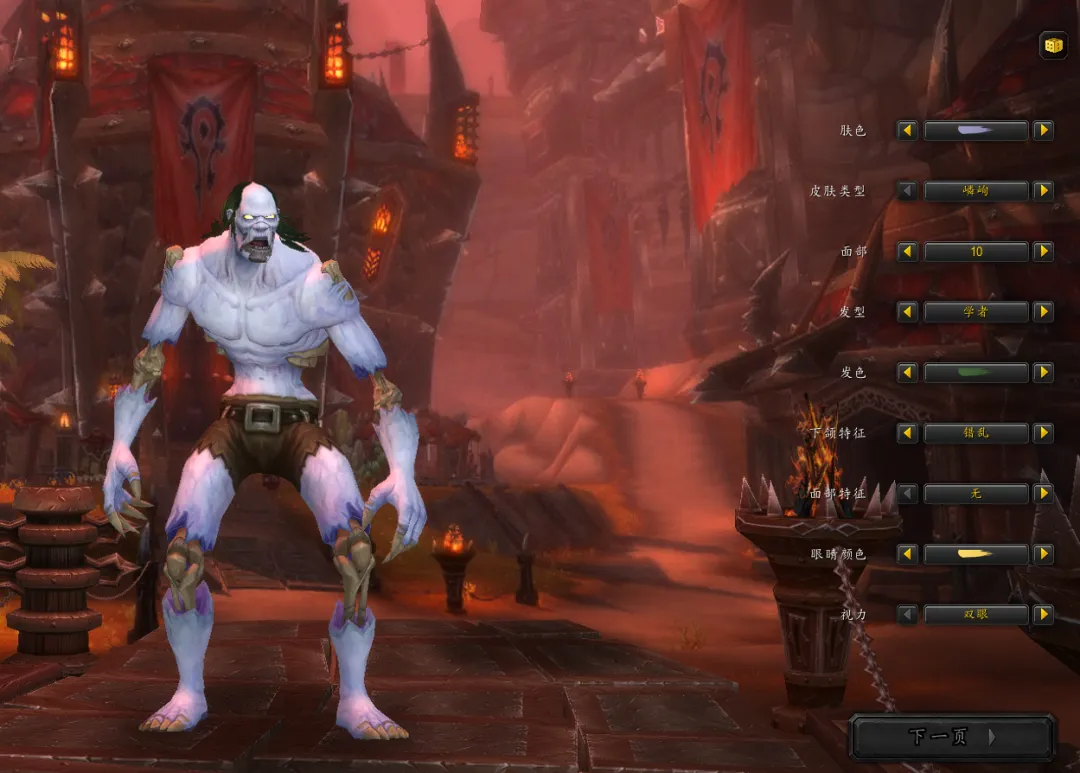1080x773 pixels.
Task: Choose previous 肤色 skin color option
Action: [907, 130]
